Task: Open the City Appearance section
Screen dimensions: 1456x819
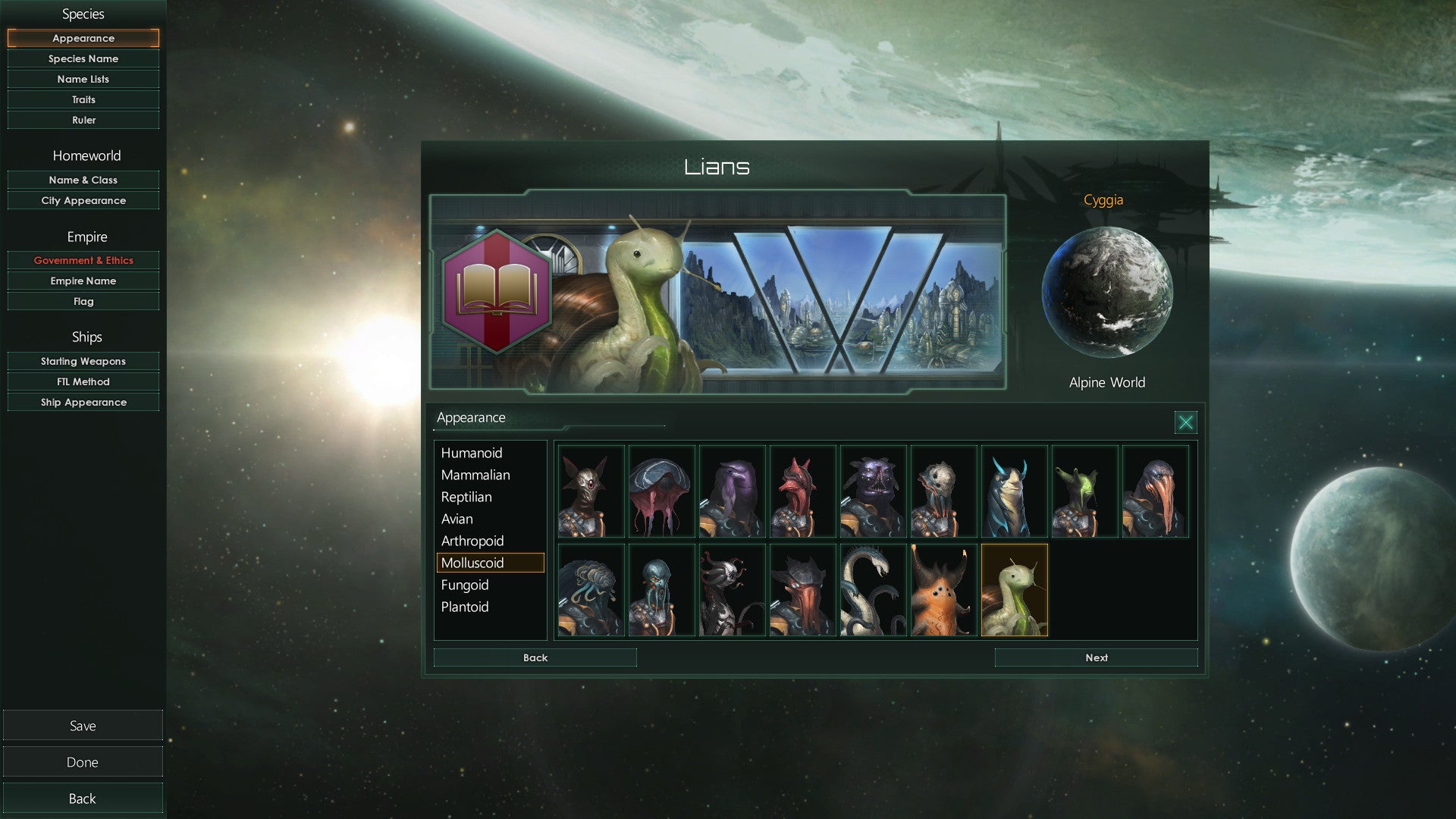Action: click(x=83, y=200)
